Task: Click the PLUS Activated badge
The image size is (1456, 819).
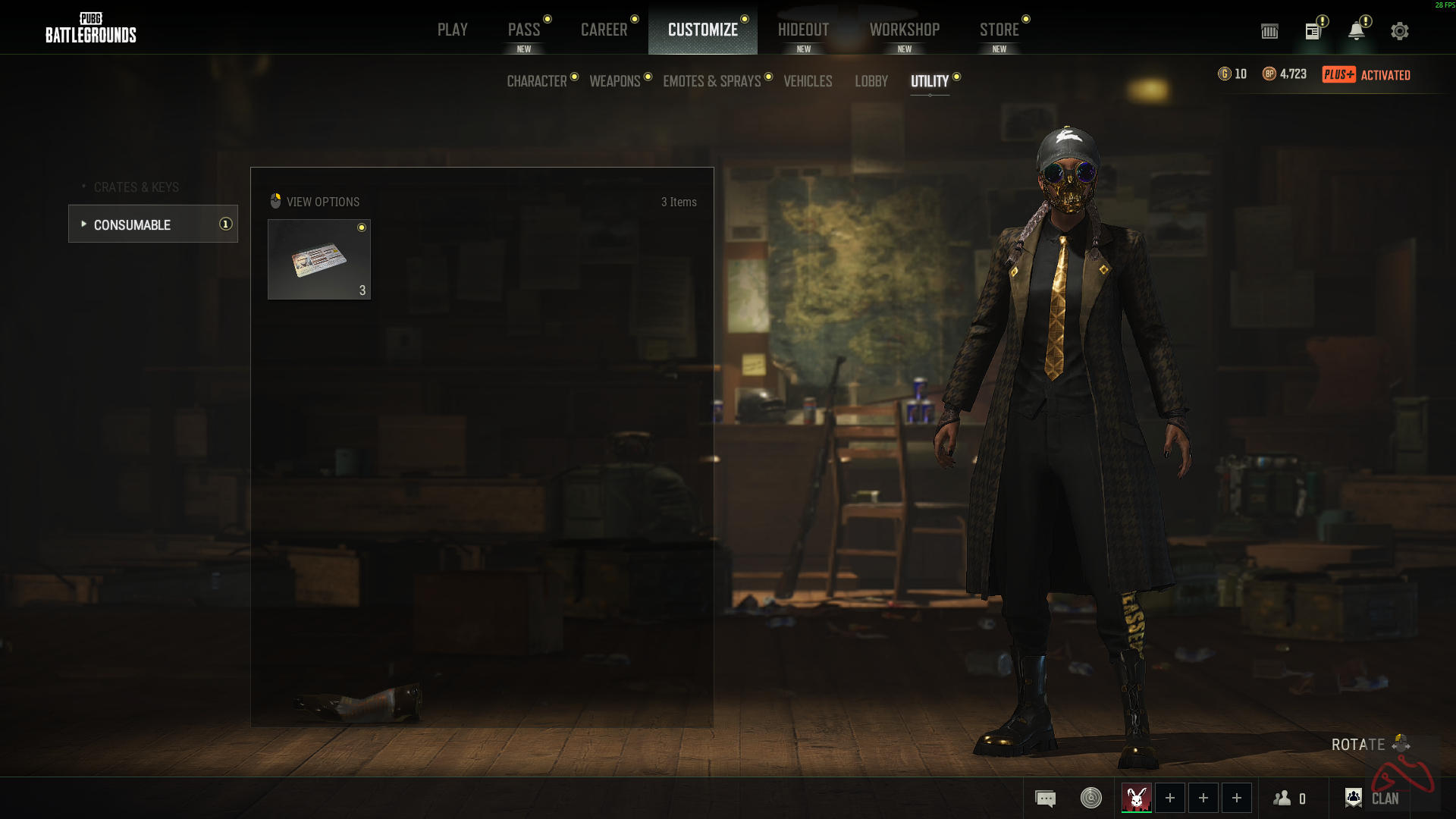Action: (1366, 74)
